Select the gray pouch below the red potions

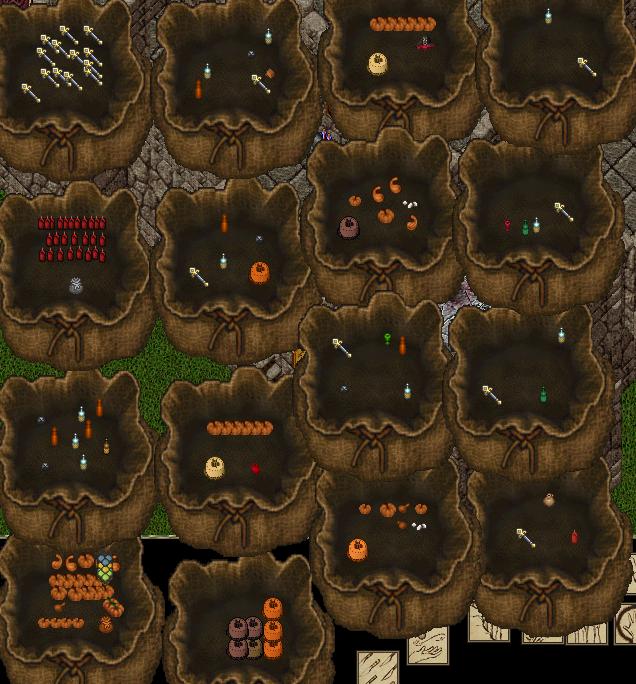tap(76, 287)
